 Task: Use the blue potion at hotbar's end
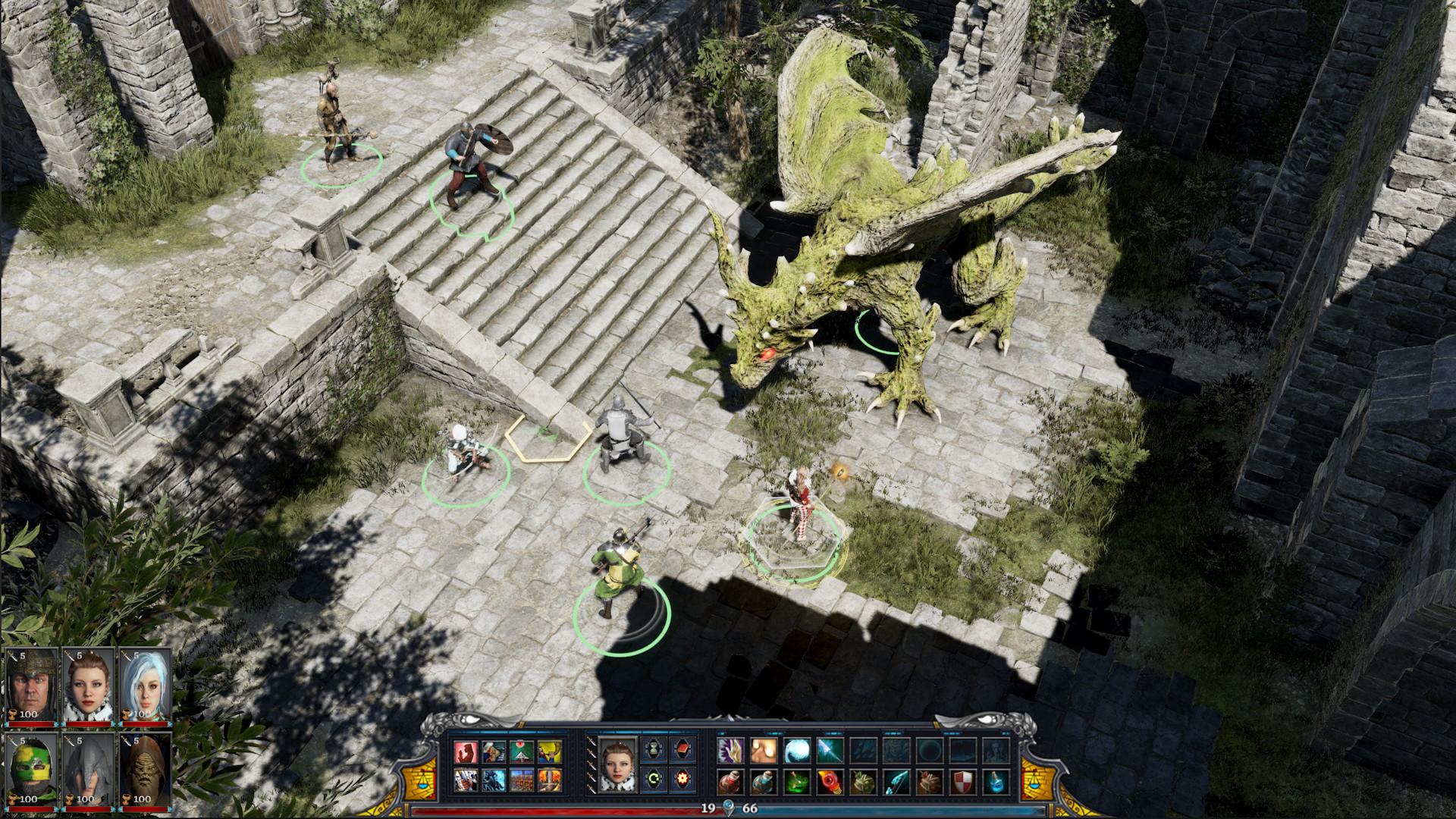coord(996,783)
